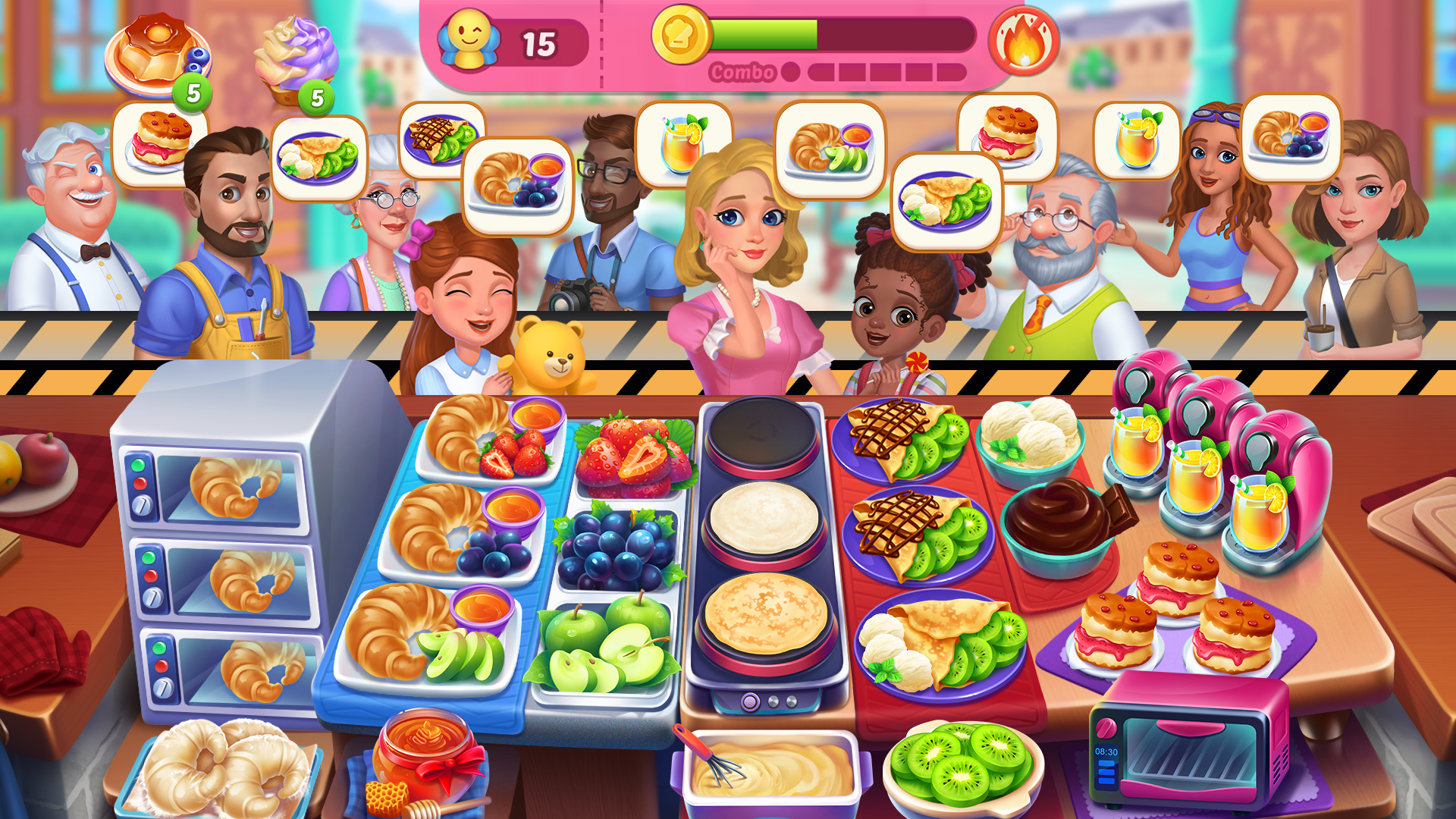Select the purple swirl ice cream with 5 badge
Screen dimensions: 1456x819
click(x=296, y=53)
